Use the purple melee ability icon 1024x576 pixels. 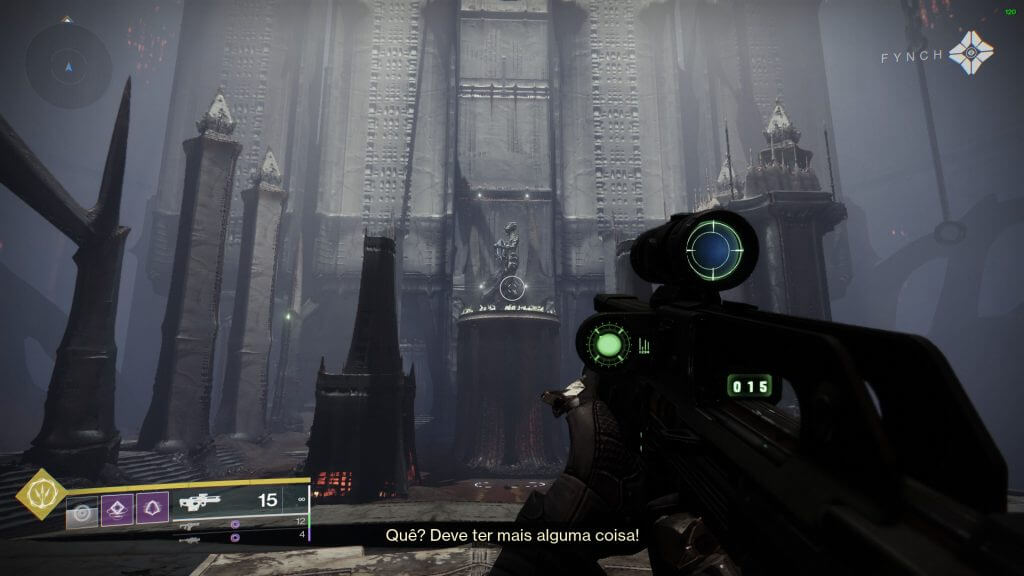tap(117, 511)
